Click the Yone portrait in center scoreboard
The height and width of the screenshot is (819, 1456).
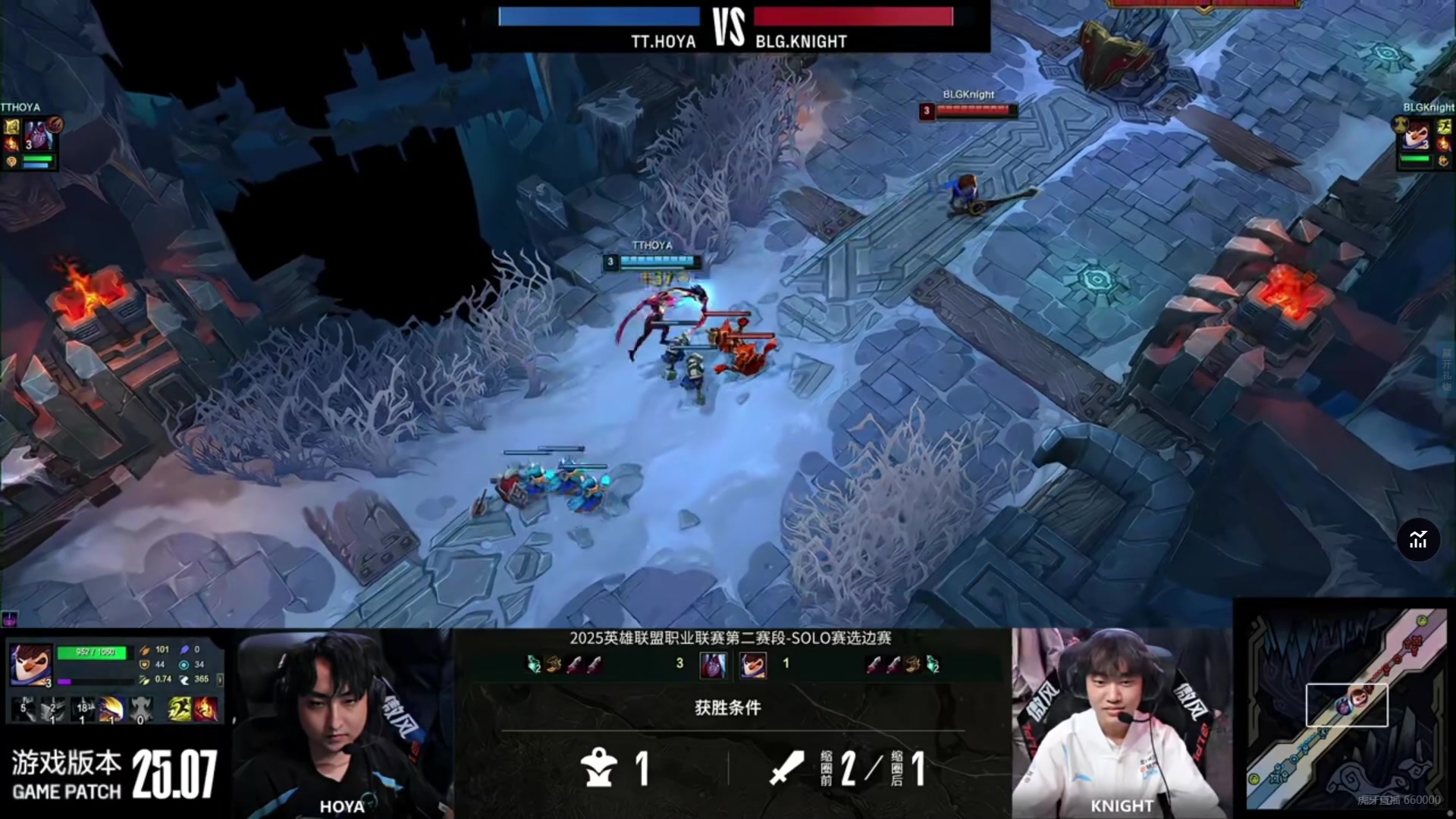pos(713,664)
